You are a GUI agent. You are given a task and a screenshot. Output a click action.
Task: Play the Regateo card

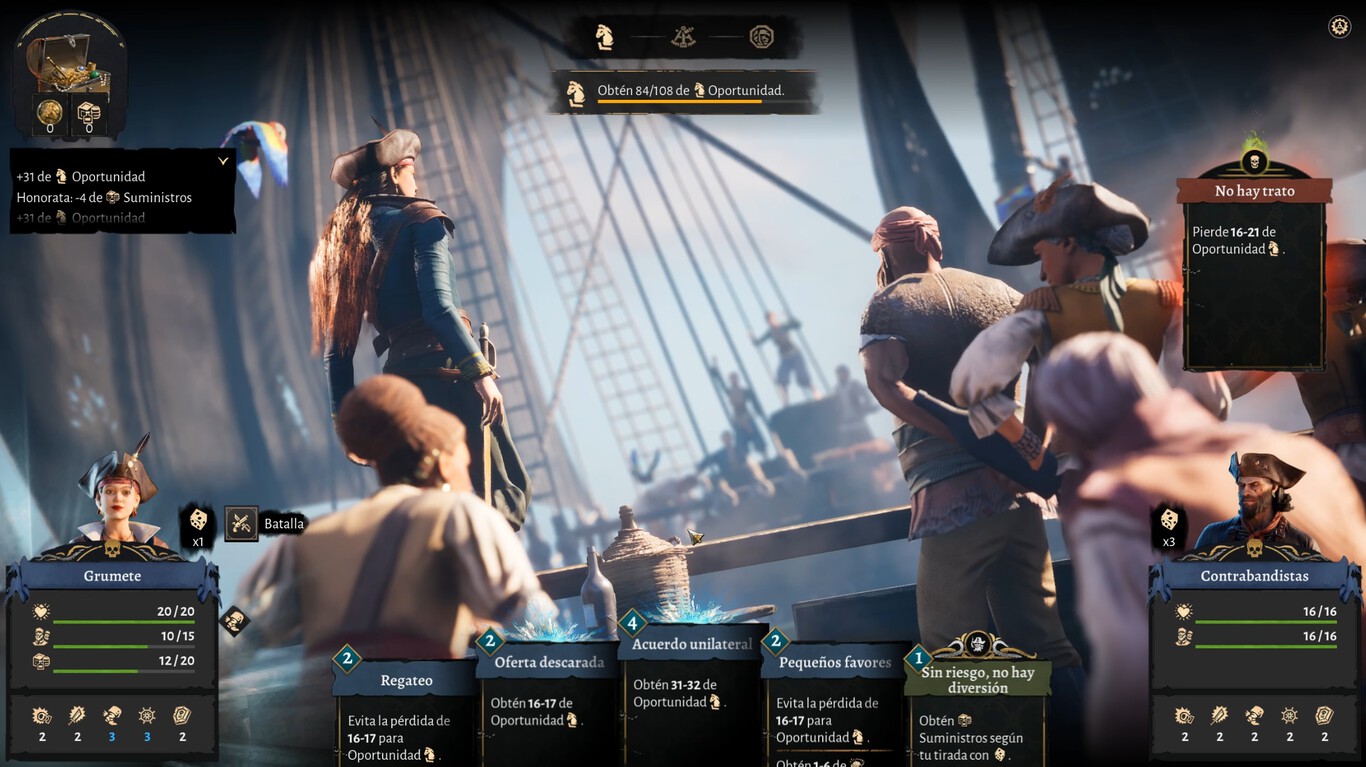tap(406, 705)
